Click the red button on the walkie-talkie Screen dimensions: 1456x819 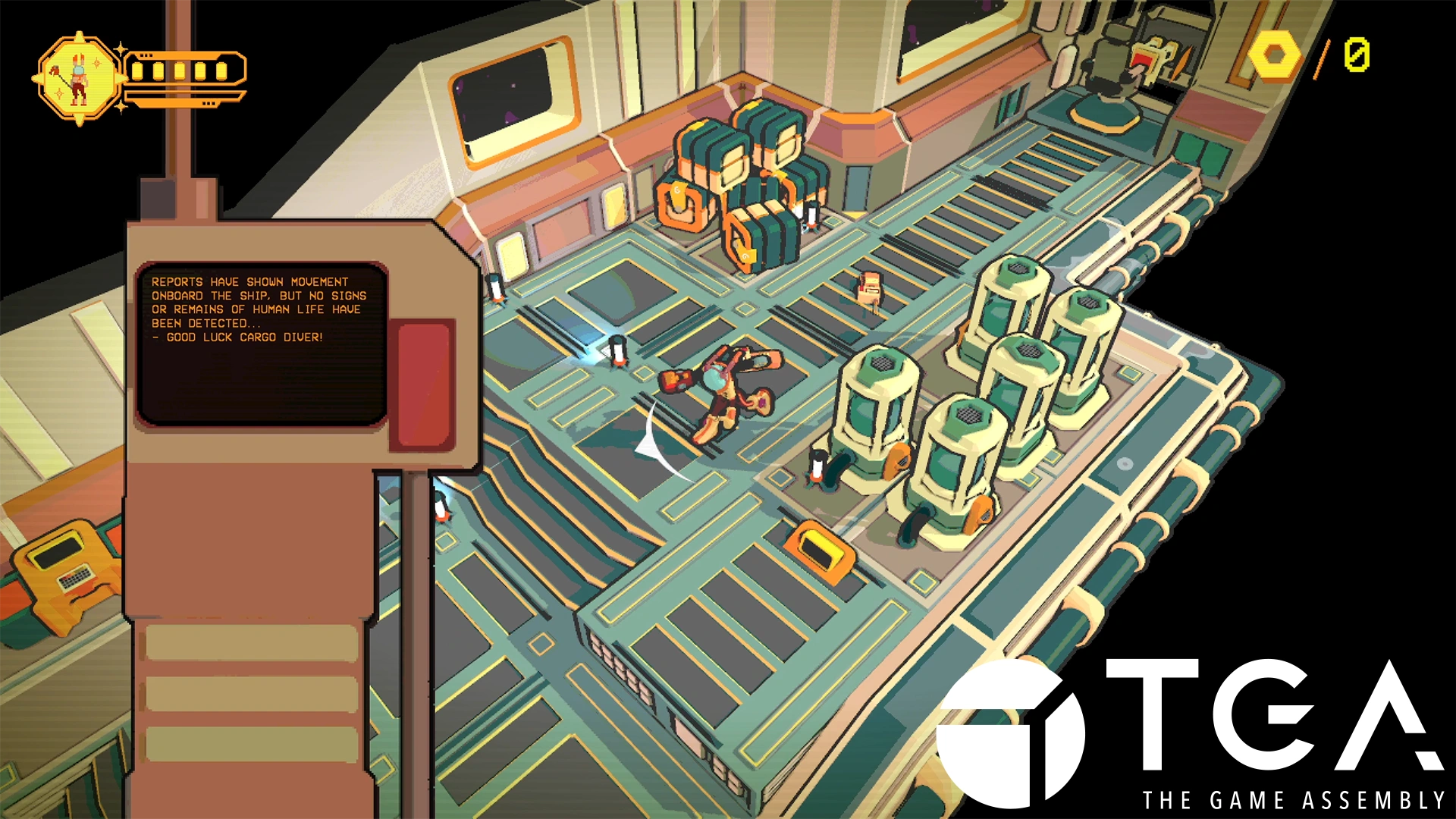tap(424, 384)
